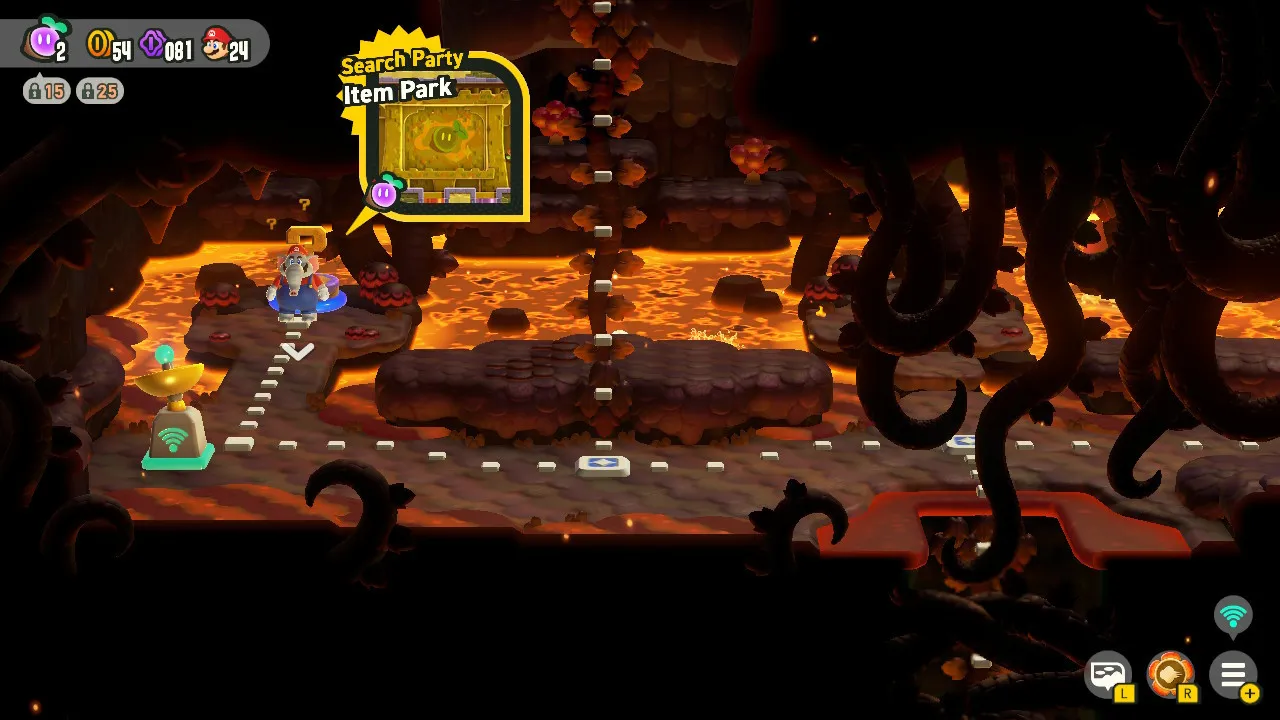The image size is (1280, 720).
Task: Select the Search Party Item Park level preview
Action: (443, 138)
